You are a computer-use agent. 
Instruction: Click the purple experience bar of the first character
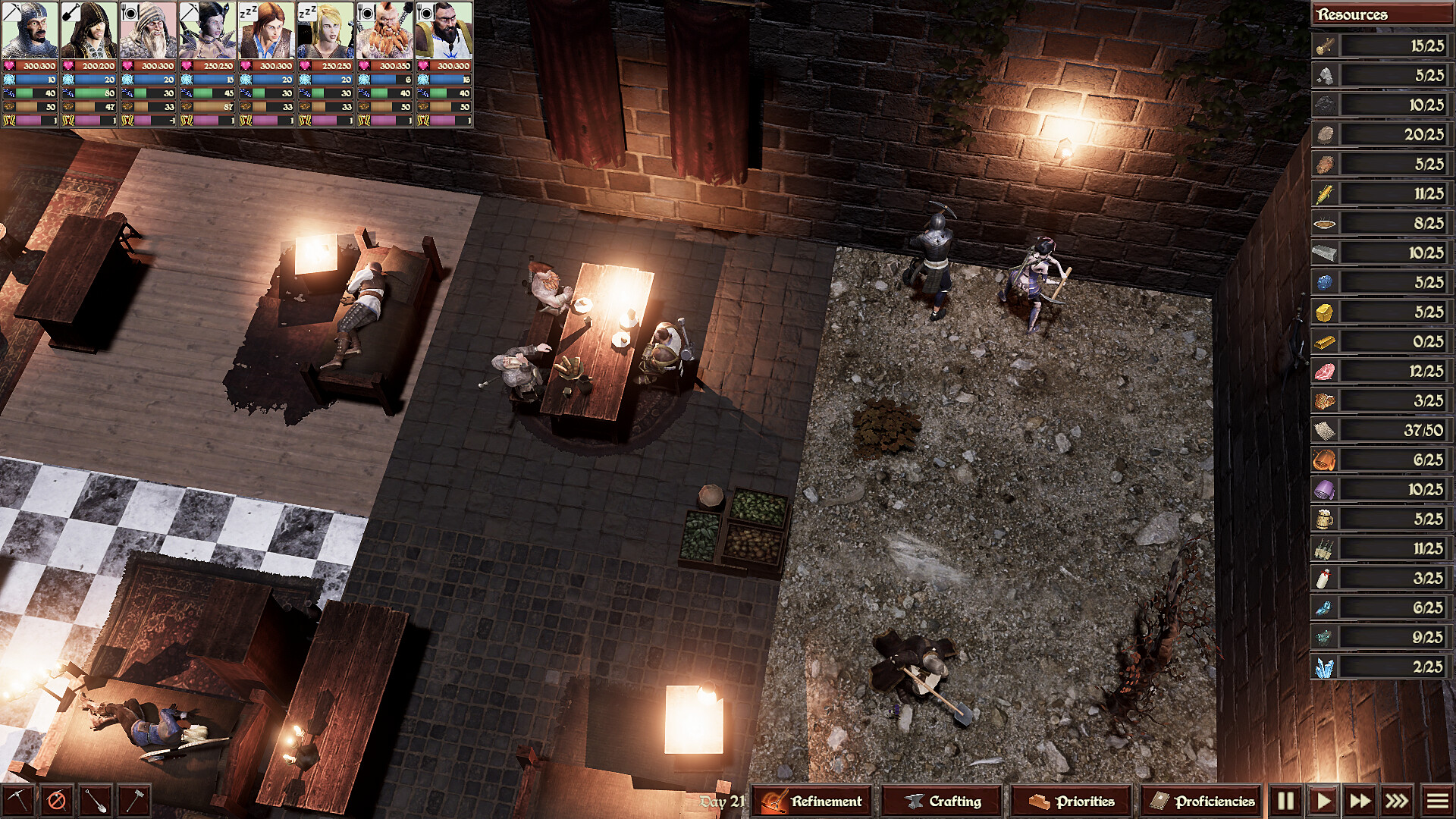[x=27, y=120]
